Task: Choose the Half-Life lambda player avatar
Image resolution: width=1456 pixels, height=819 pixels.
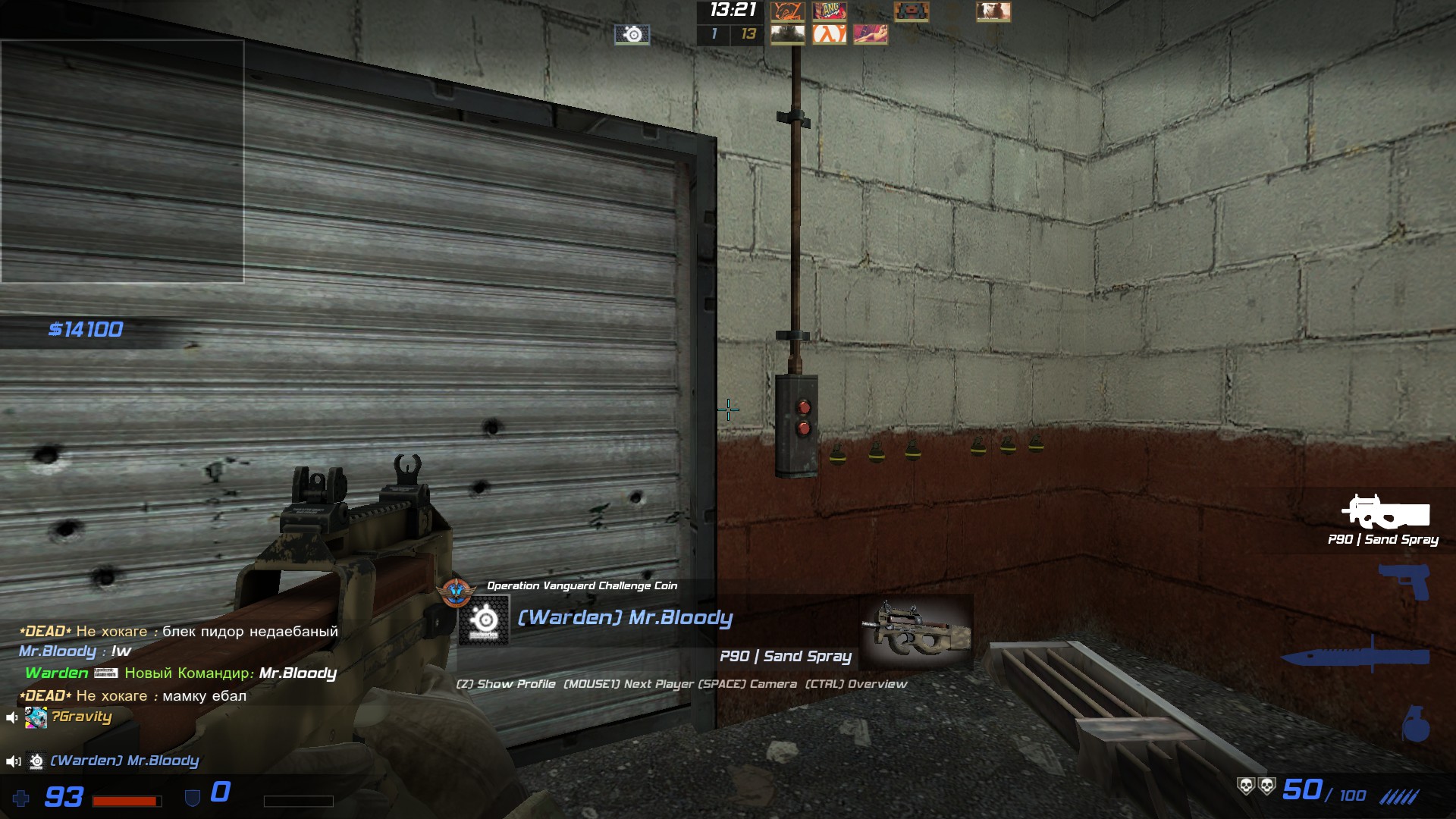Action: pos(829,34)
